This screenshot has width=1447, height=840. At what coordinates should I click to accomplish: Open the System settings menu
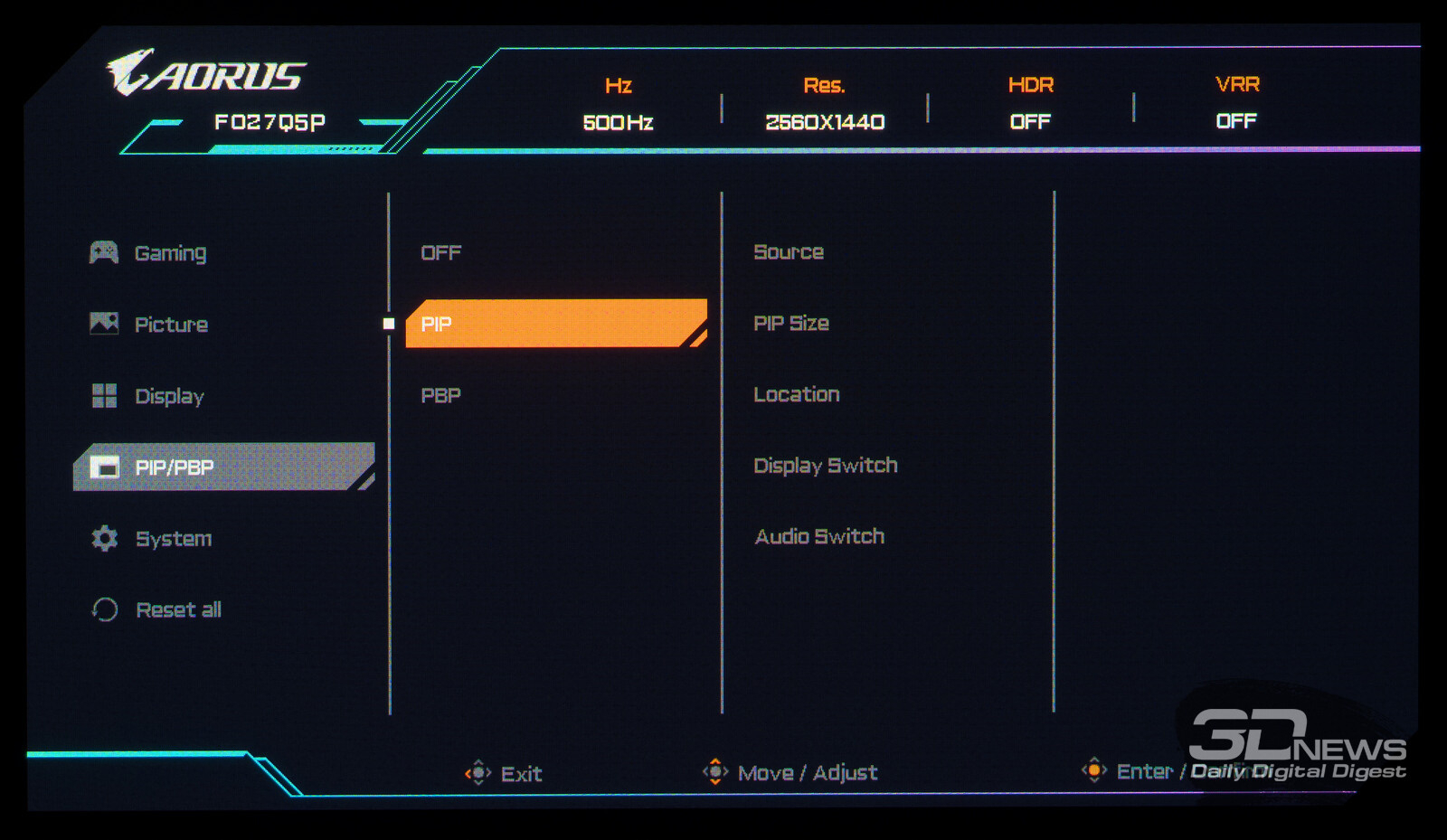point(173,539)
